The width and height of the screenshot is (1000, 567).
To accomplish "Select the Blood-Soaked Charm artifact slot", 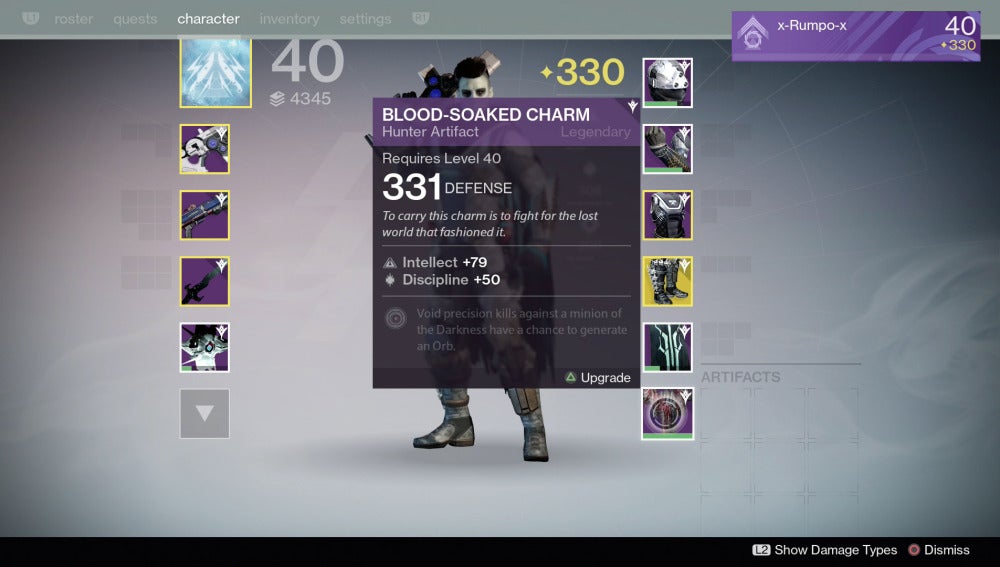I will (x=668, y=413).
